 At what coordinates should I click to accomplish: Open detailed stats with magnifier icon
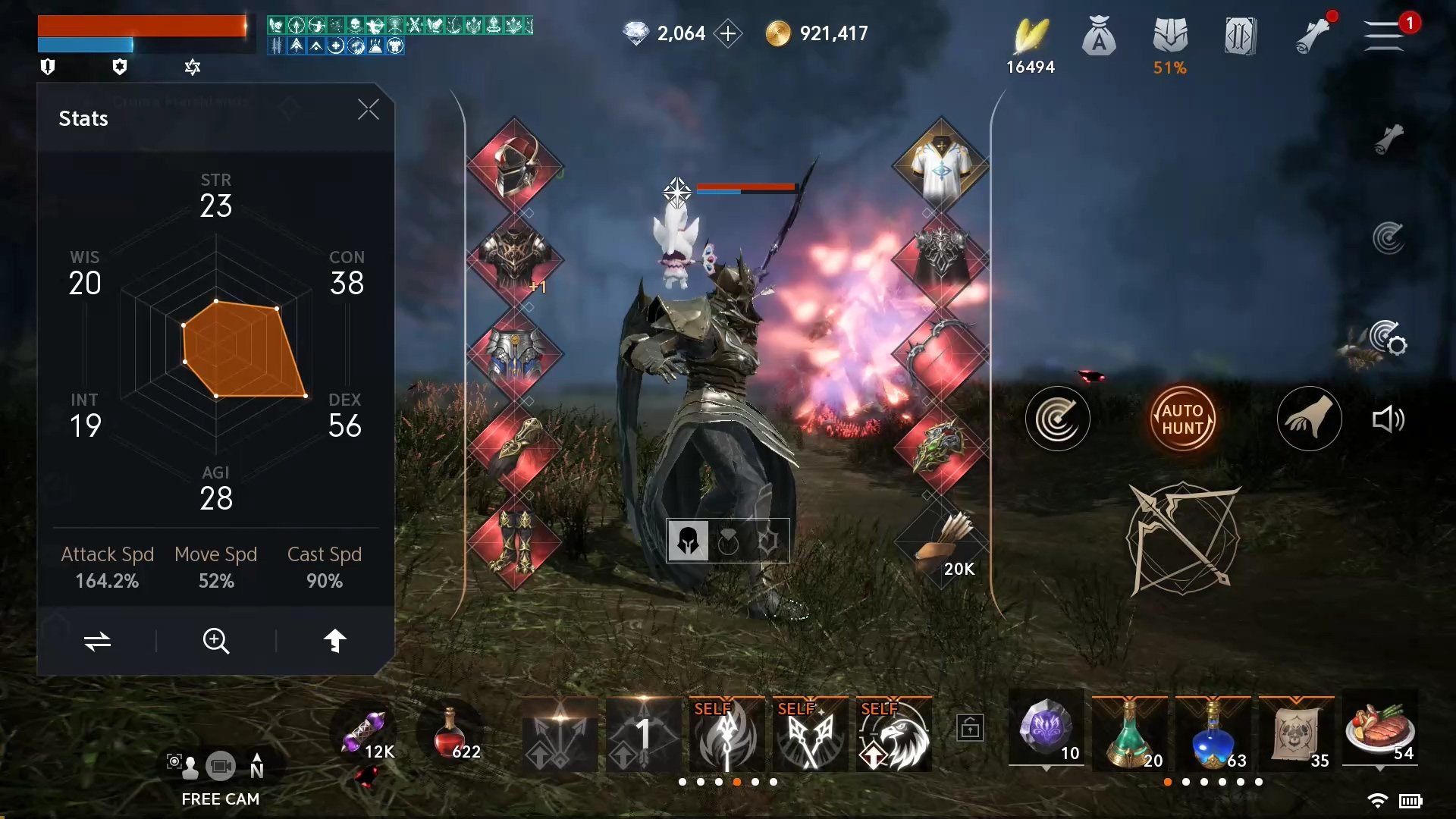point(216,642)
